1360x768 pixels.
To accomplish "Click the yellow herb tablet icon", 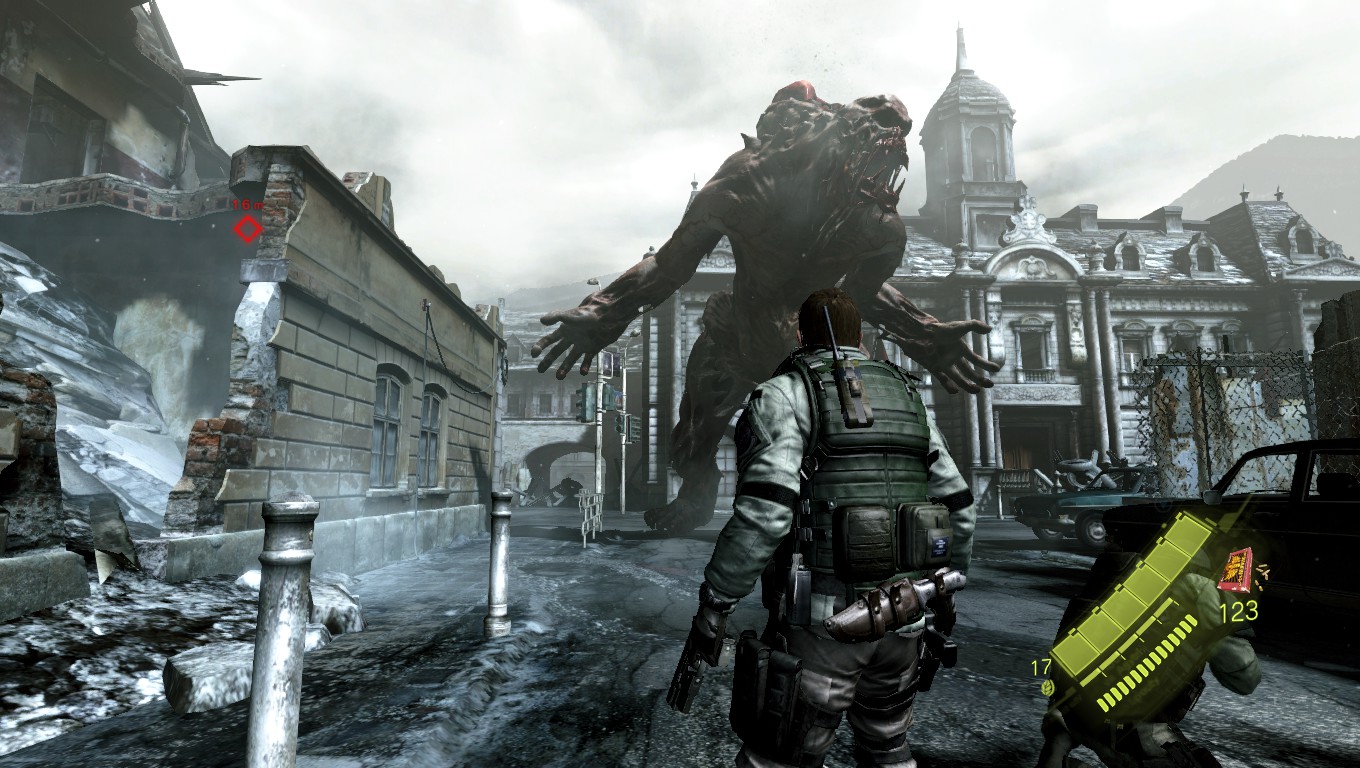I will 1048,687.
